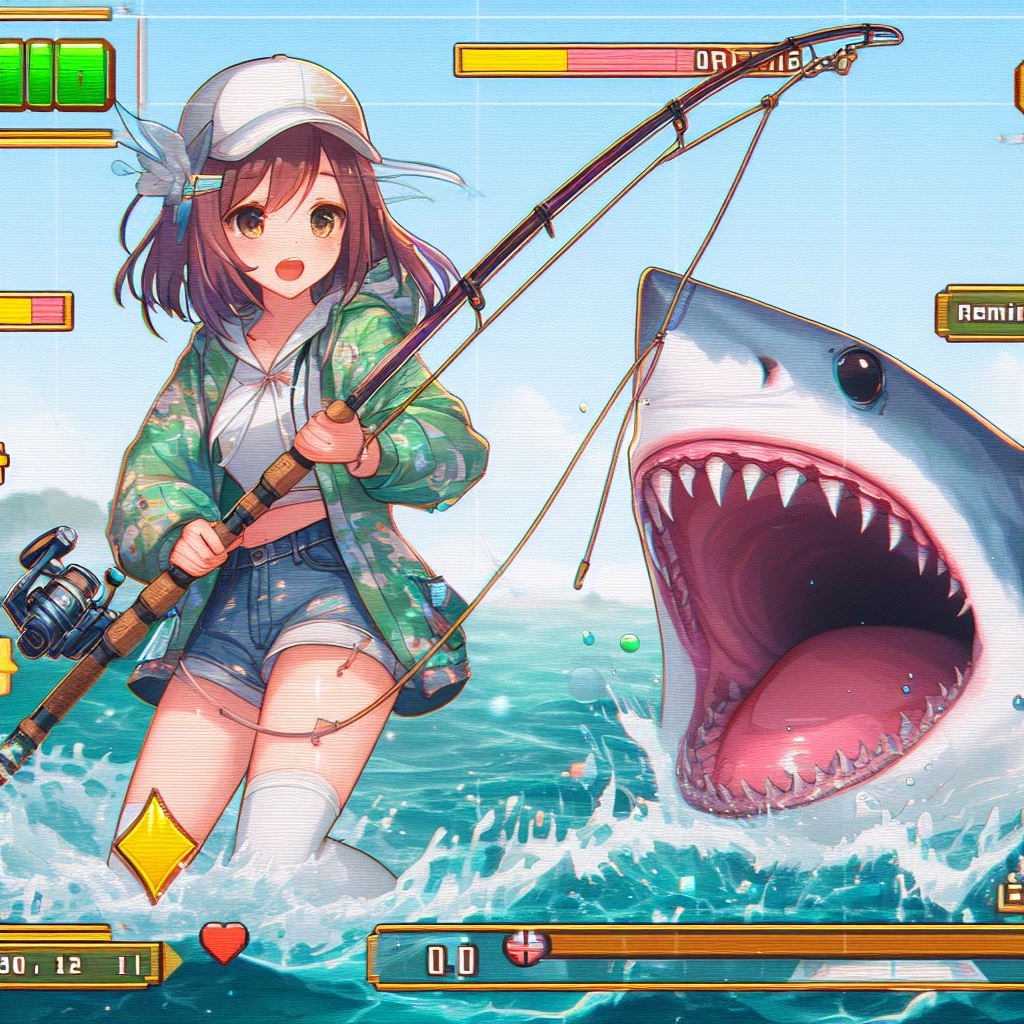The width and height of the screenshot is (1024, 1024).
Task: Click the red heart icon
Action: [x=223, y=942]
